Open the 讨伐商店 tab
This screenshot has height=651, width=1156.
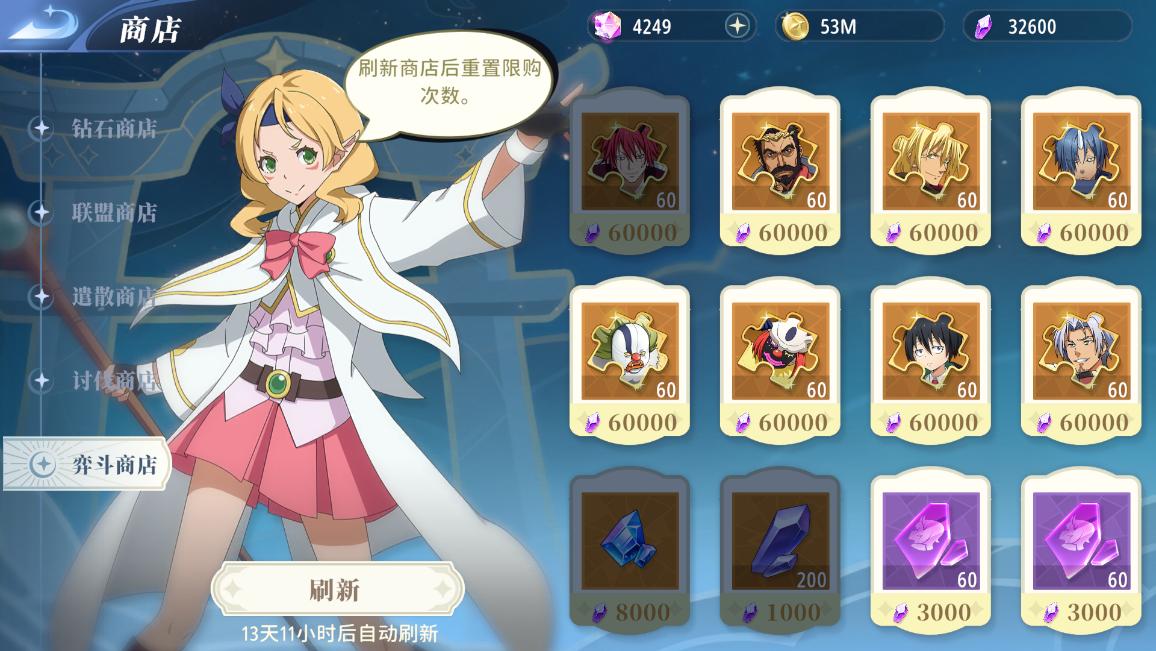coord(113,381)
